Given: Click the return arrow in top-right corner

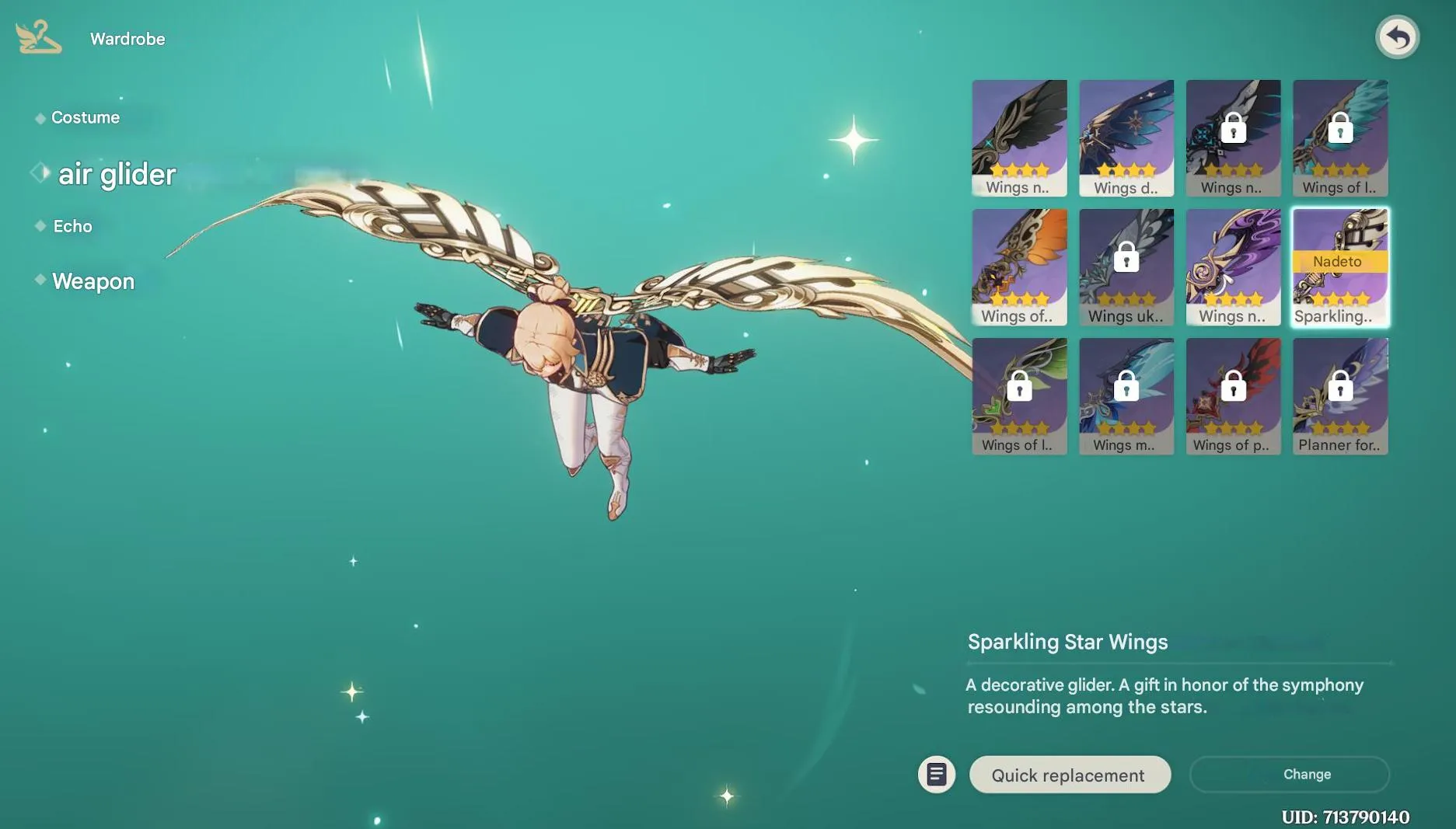Looking at the screenshot, I should click(1397, 36).
